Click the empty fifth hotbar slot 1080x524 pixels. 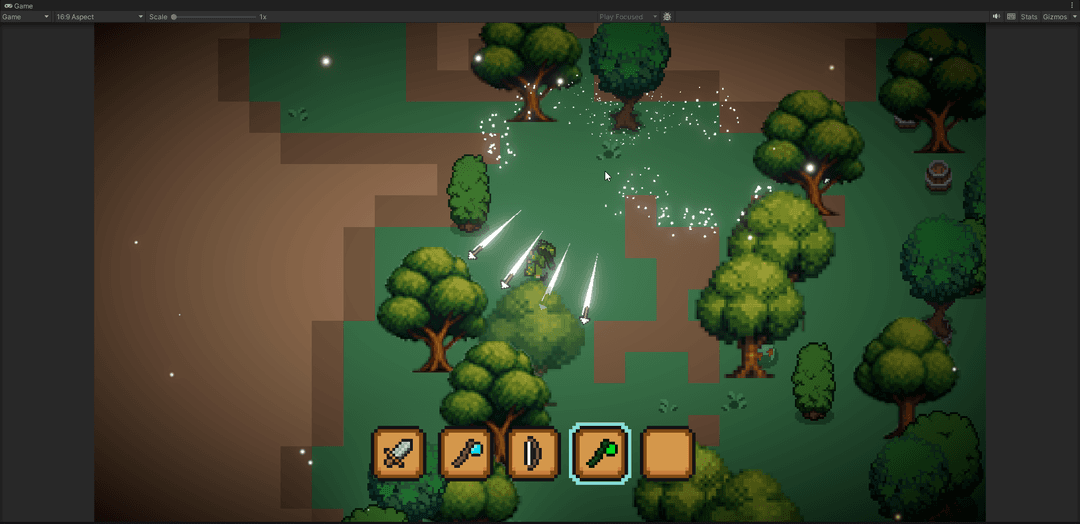pos(668,454)
